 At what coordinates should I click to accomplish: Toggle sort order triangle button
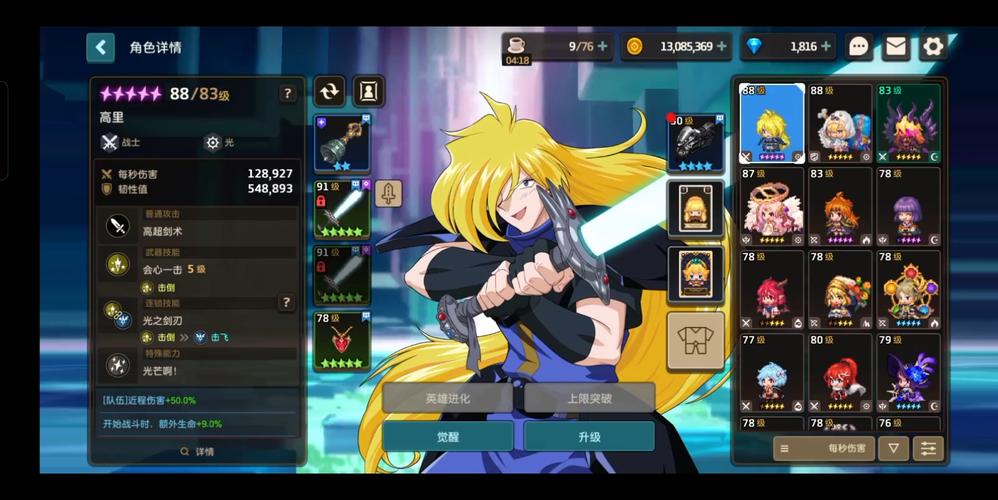(x=892, y=449)
